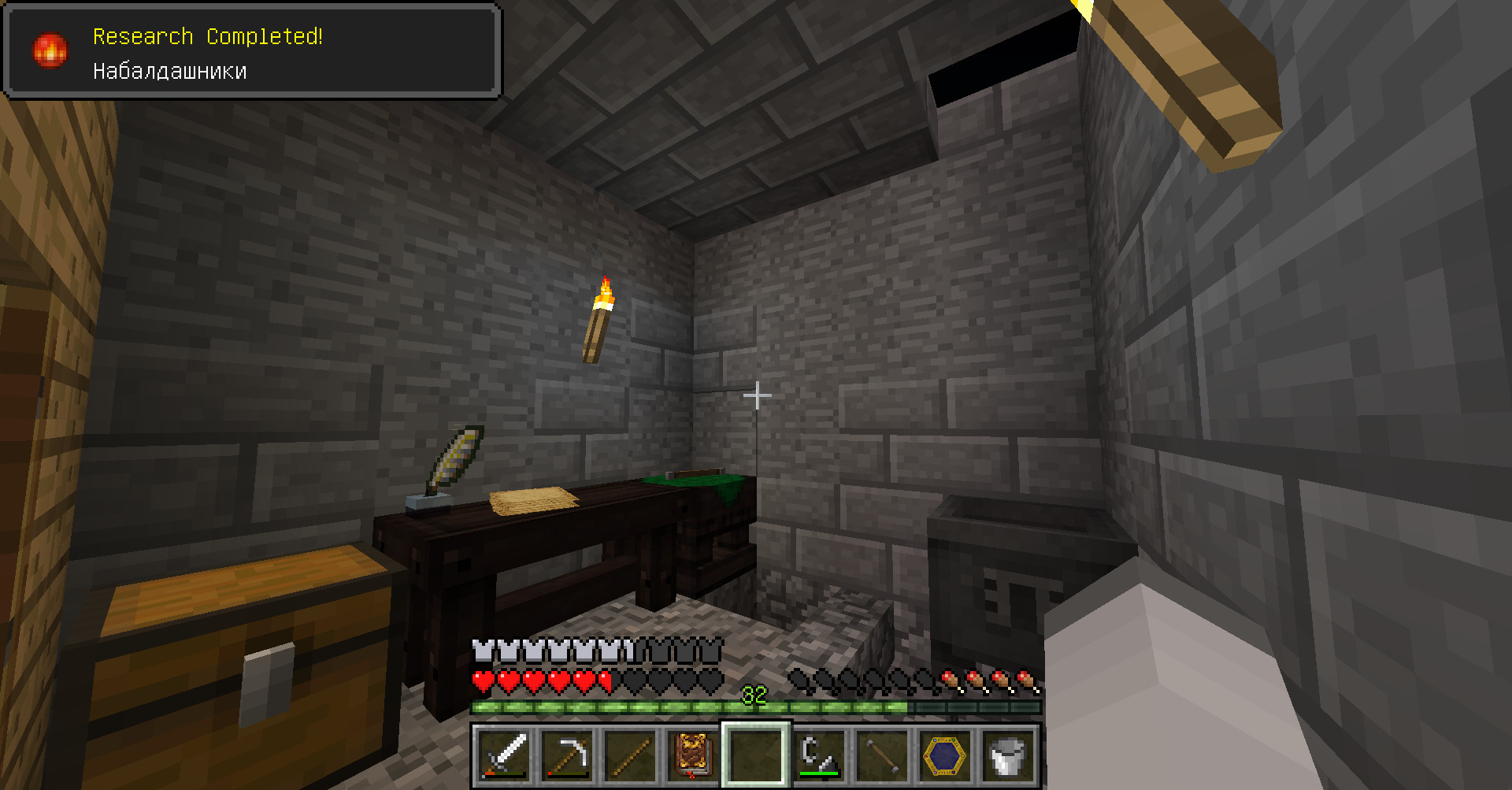1512x790 pixels.
Task: Choose the blue hexagonal amulet slot
Action: tap(945, 755)
